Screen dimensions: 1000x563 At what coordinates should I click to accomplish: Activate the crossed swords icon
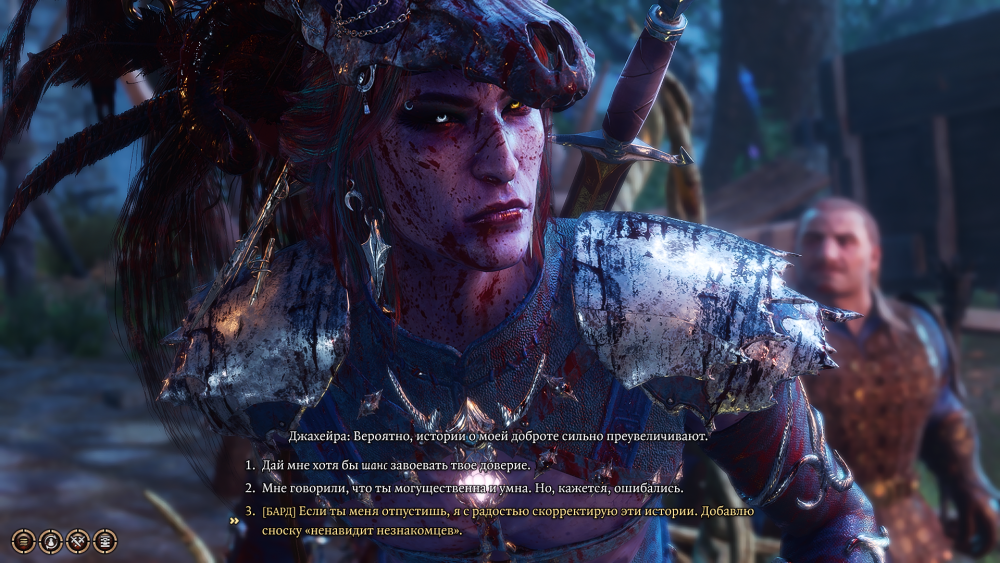click(x=78, y=541)
